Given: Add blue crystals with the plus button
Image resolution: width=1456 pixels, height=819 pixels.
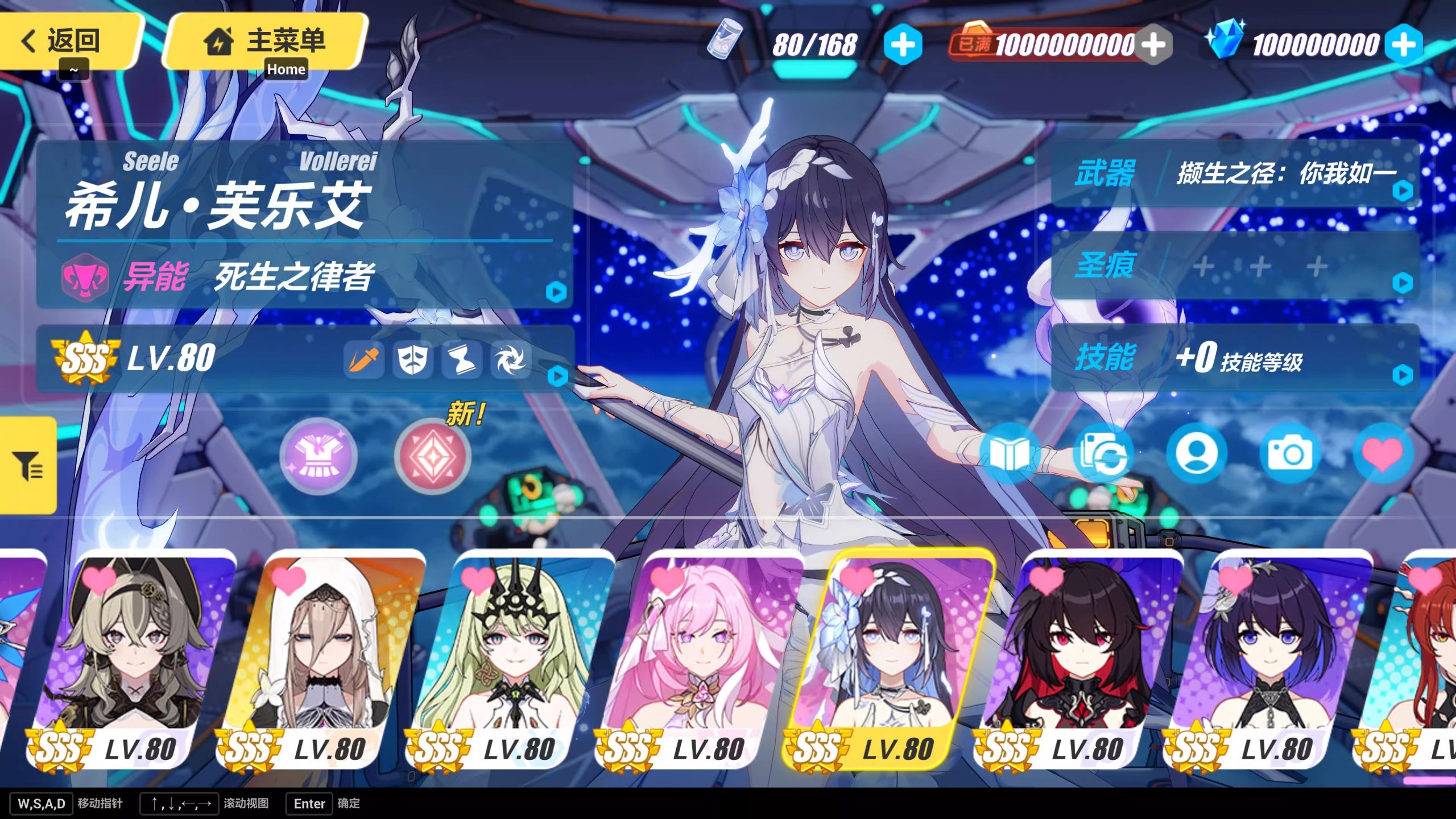Looking at the screenshot, I should pyautogui.click(x=1403, y=44).
